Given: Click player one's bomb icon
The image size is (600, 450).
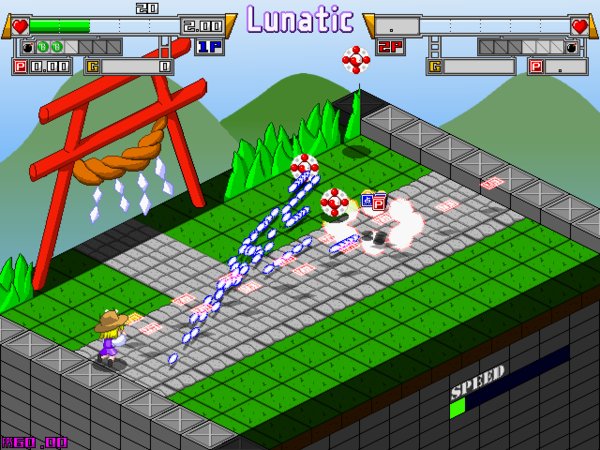Looking at the screenshot, I should click(27, 47).
